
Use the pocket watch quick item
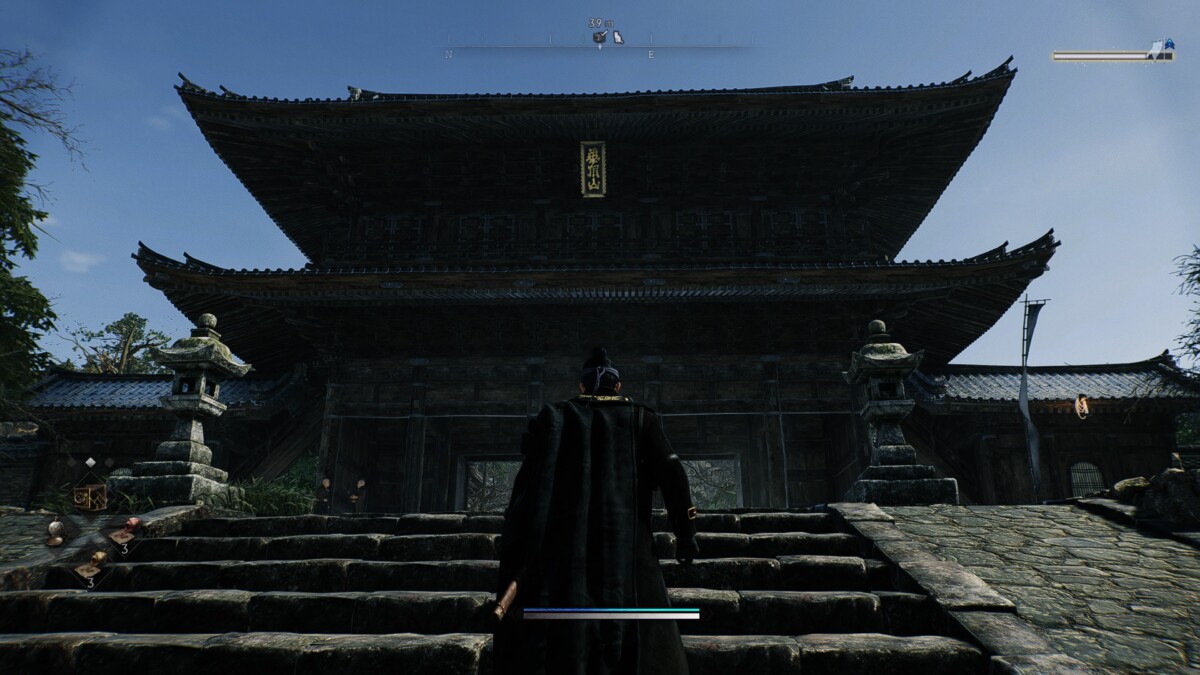tap(55, 529)
